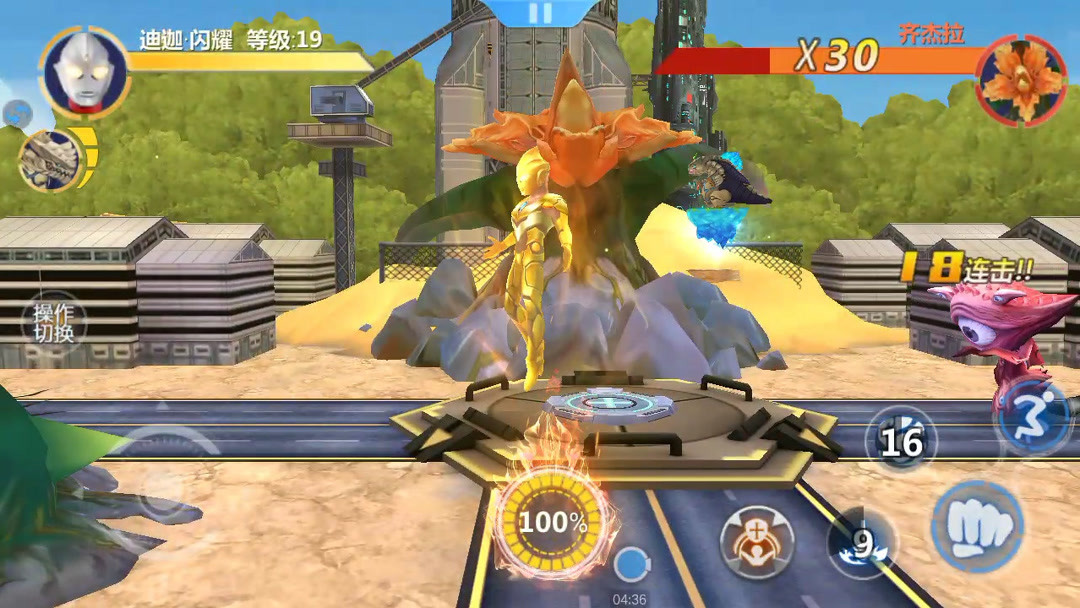Select the Ultraman Tiga player portrait
The height and width of the screenshot is (608, 1080).
click(x=84, y=70)
